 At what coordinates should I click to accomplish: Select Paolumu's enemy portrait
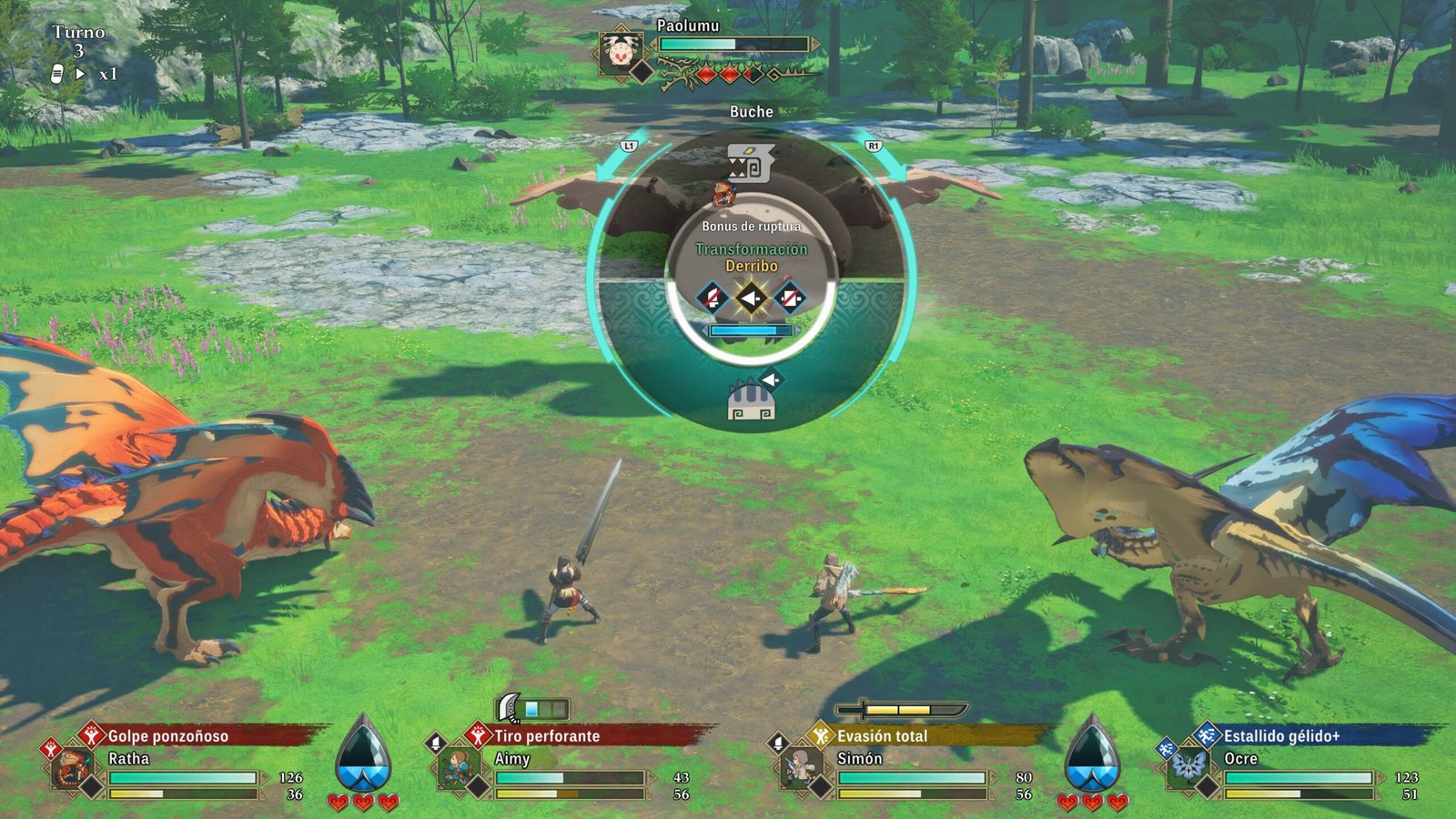tap(622, 52)
